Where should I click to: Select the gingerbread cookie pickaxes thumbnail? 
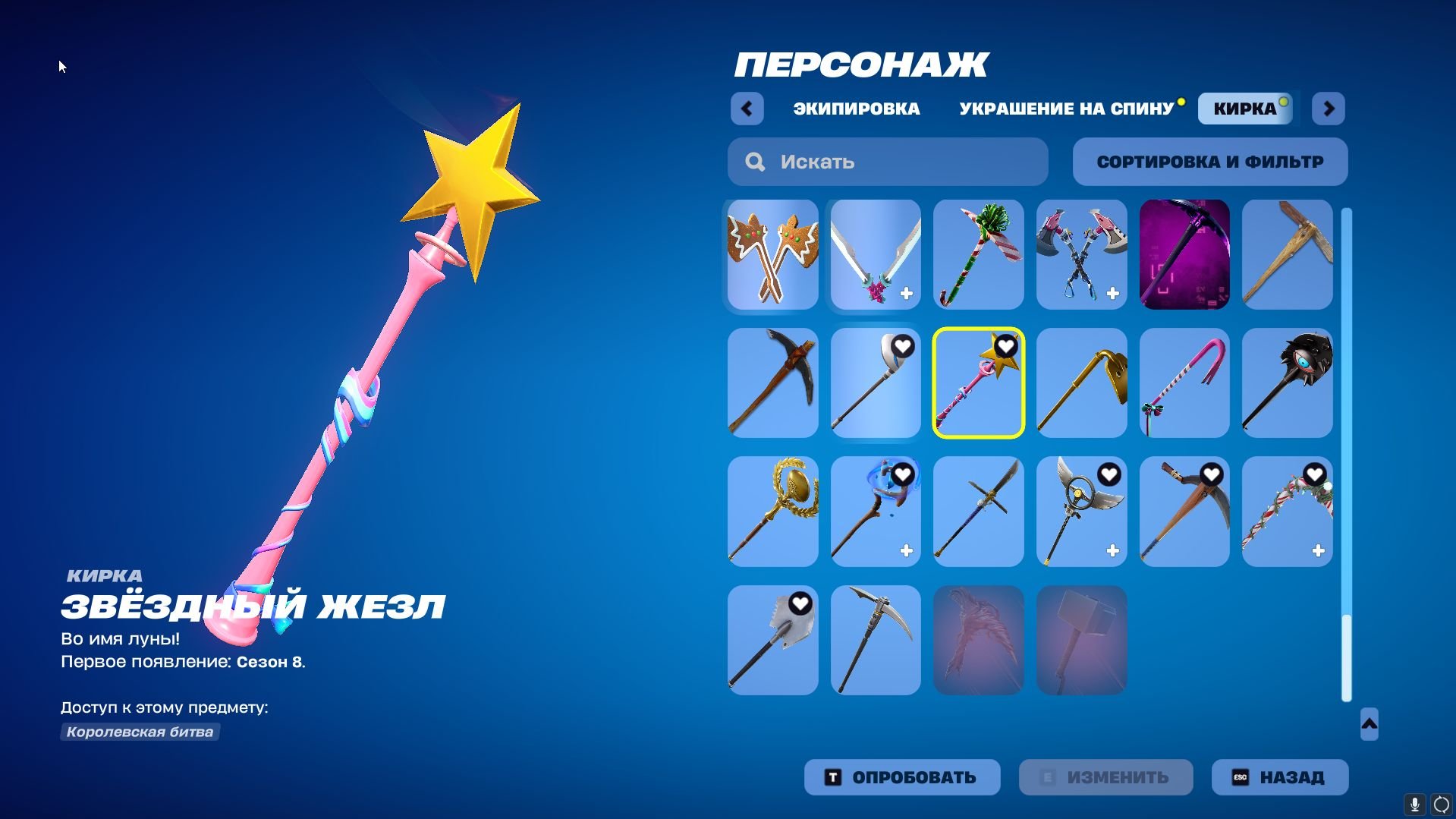[x=771, y=254]
